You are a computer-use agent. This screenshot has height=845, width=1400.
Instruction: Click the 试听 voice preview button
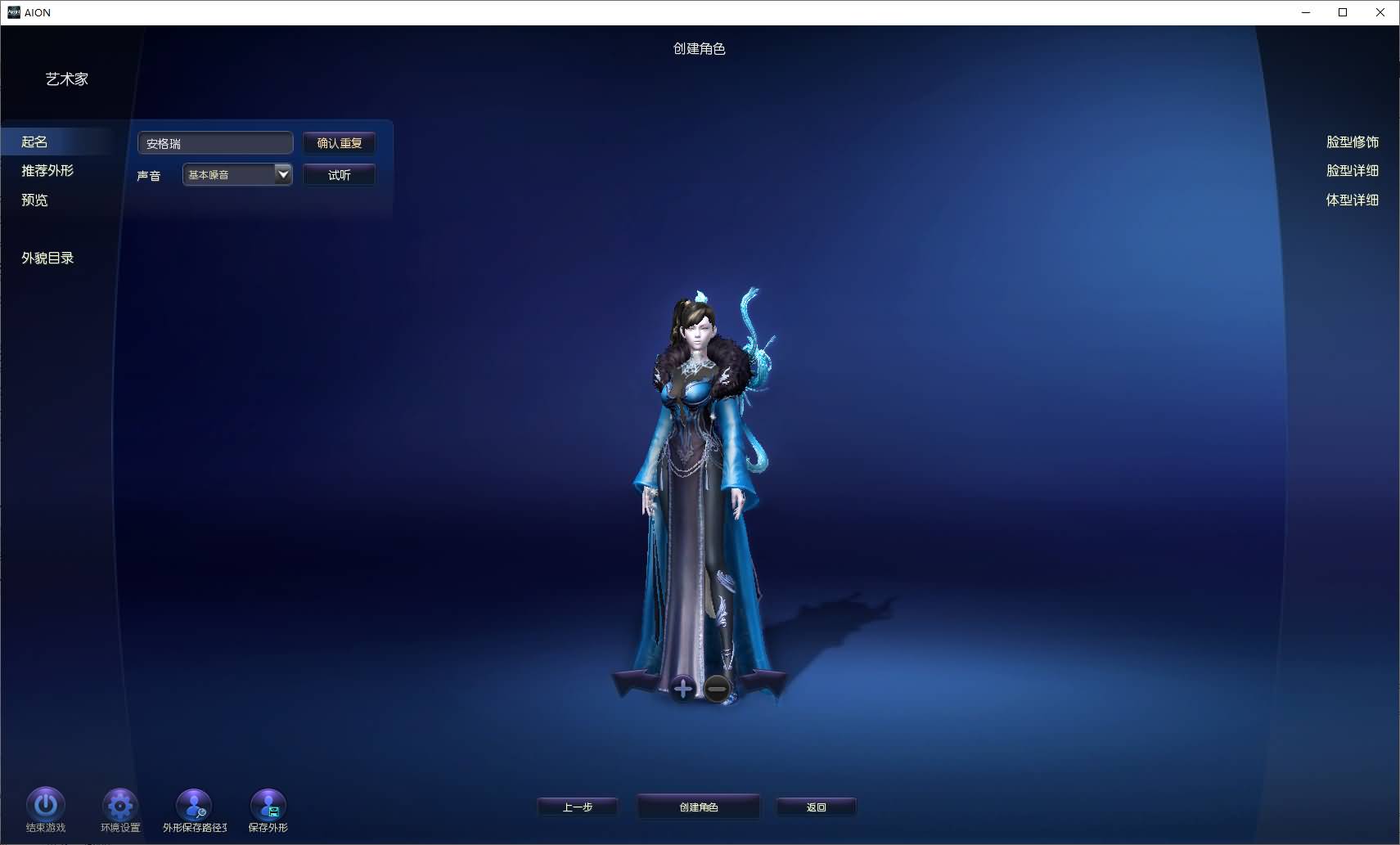pyautogui.click(x=339, y=174)
